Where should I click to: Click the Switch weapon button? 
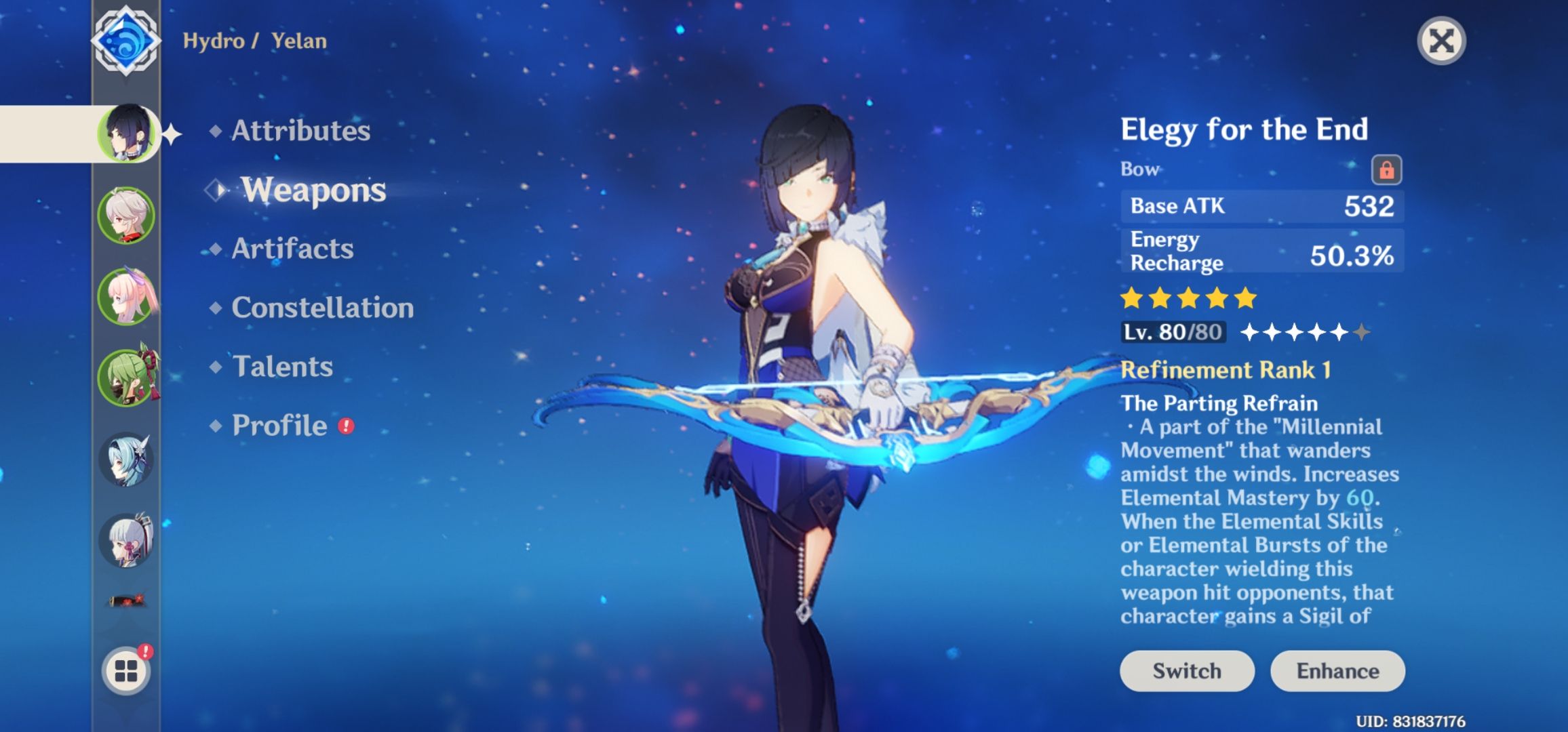click(1186, 671)
